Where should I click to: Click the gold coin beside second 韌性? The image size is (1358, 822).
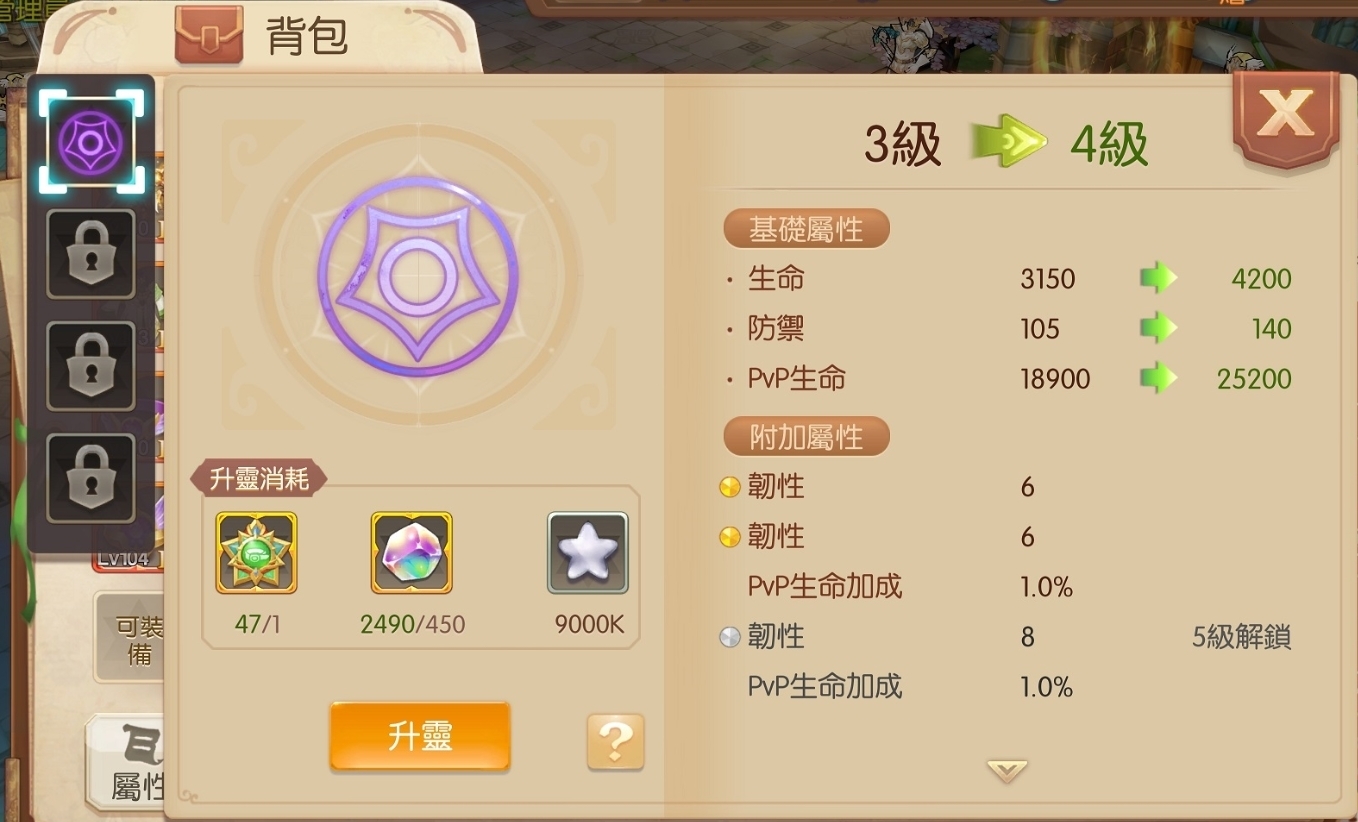(x=729, y=536)
